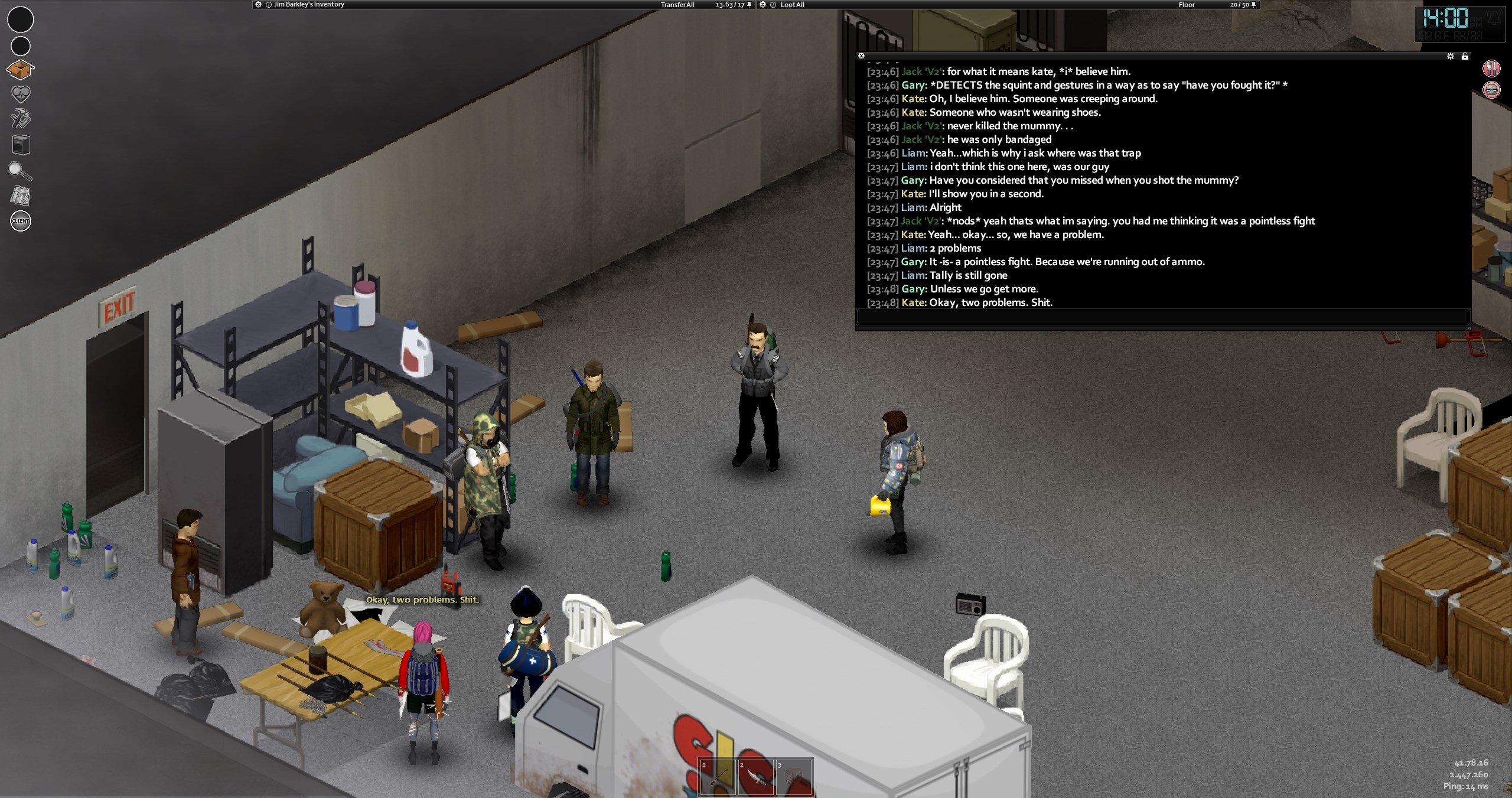Toggle the chat window lock
The image size is (1512, 798).
[1465, 56]
